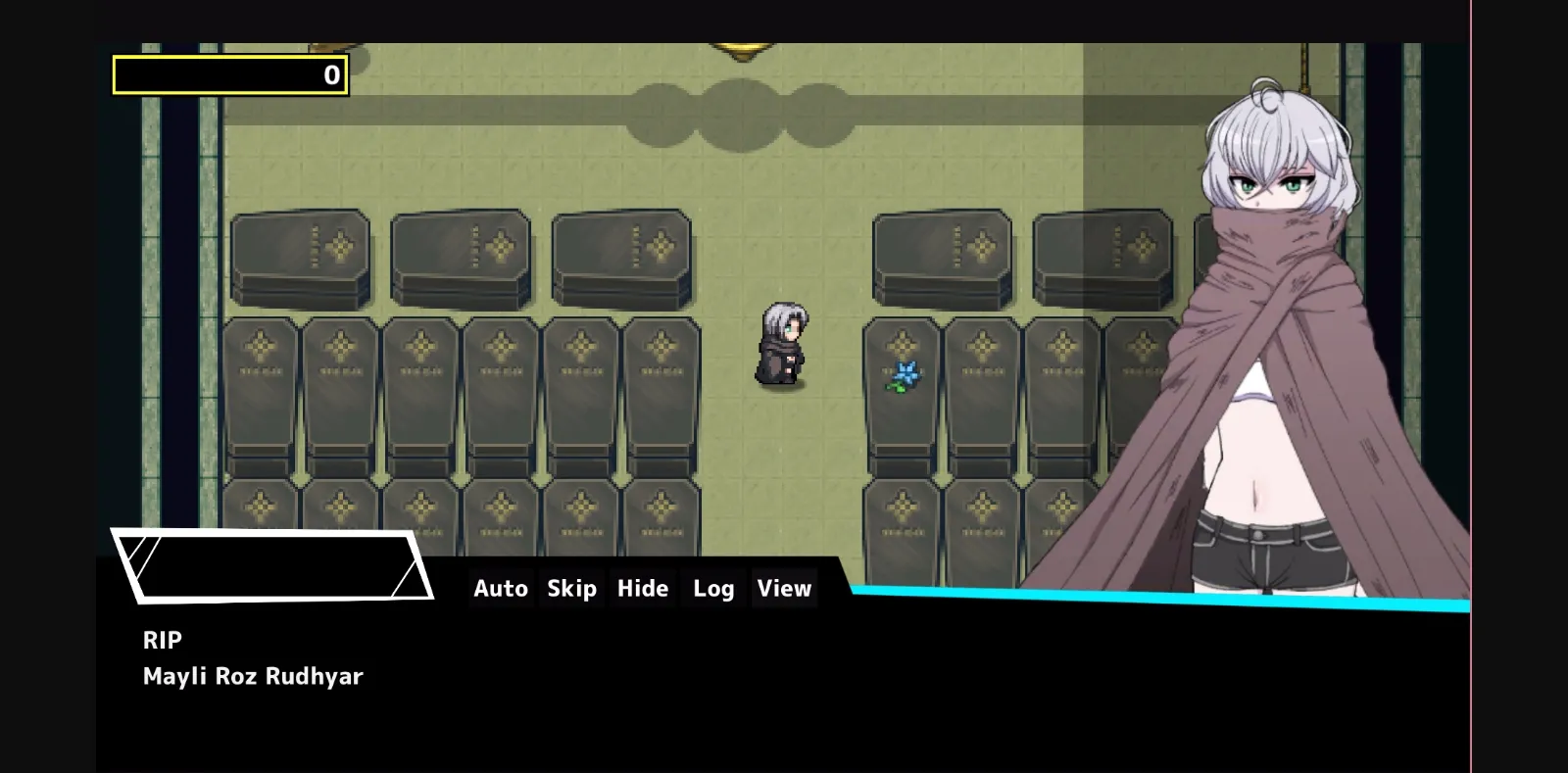This screenshot has height=773, width=1568.
Task: Select the cloaked player character sprite
Action: [782, 343]
